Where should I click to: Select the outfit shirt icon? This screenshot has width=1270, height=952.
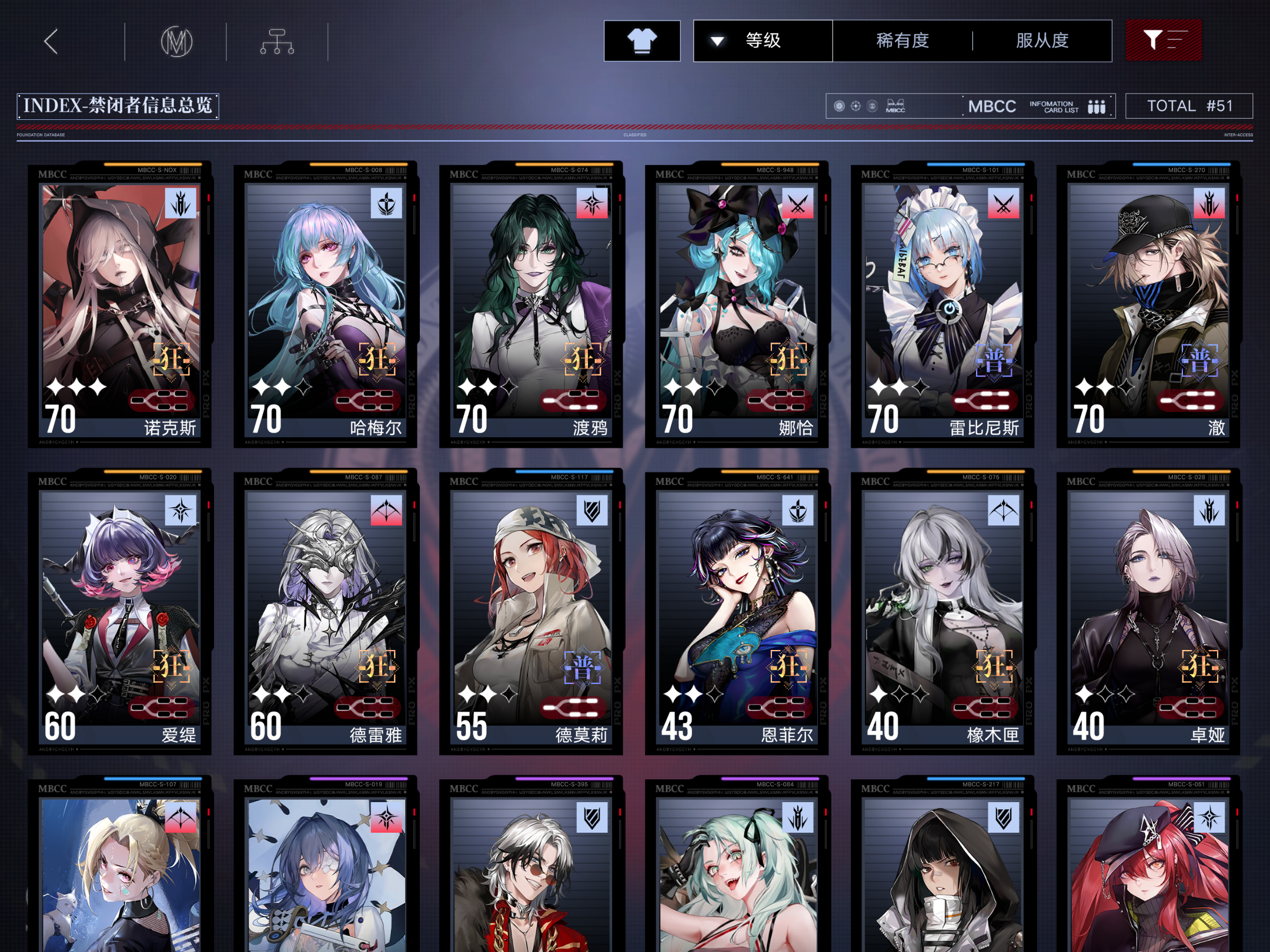coord(641,40)
